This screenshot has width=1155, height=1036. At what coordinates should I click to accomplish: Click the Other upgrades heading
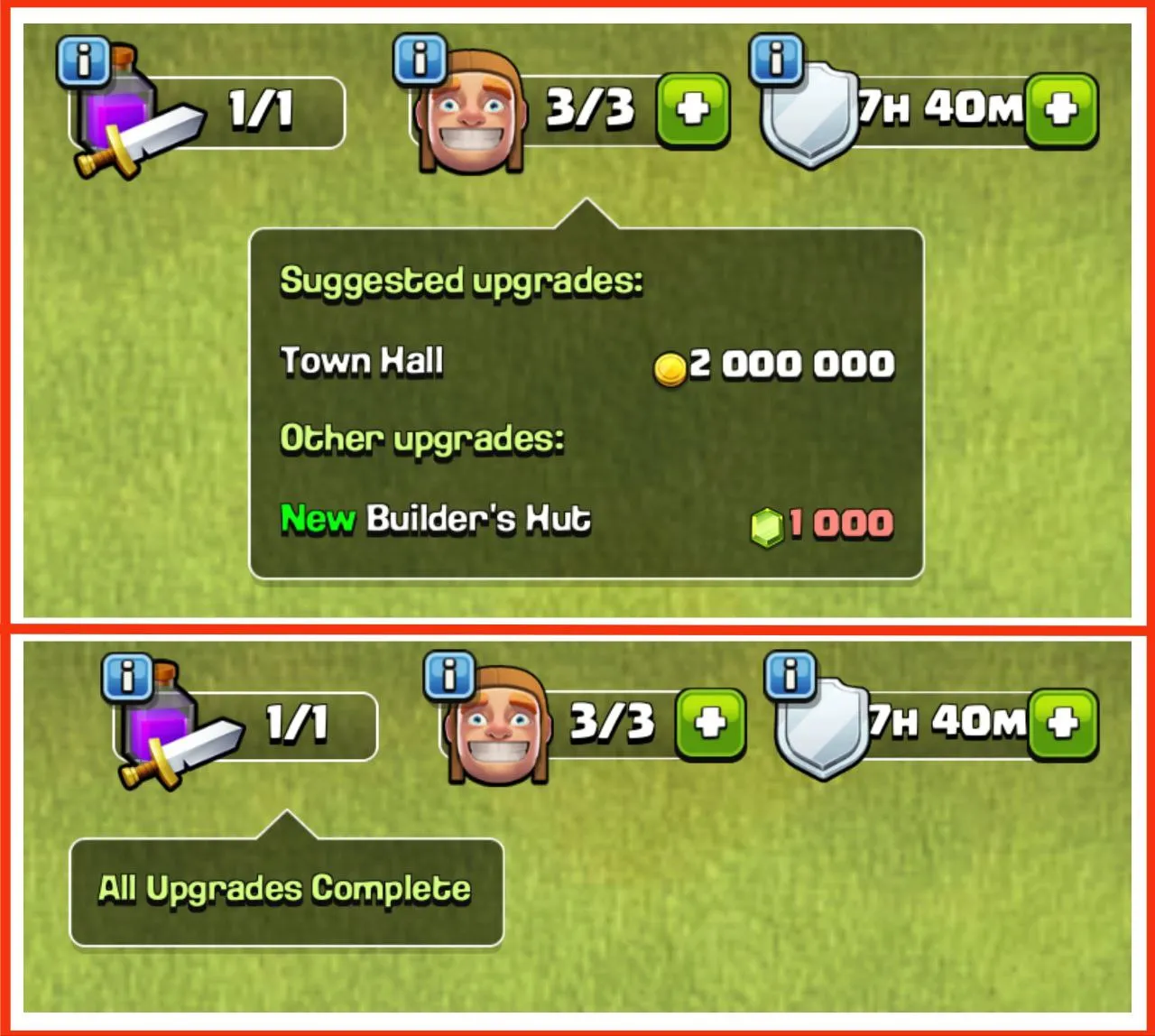(422, 438)
